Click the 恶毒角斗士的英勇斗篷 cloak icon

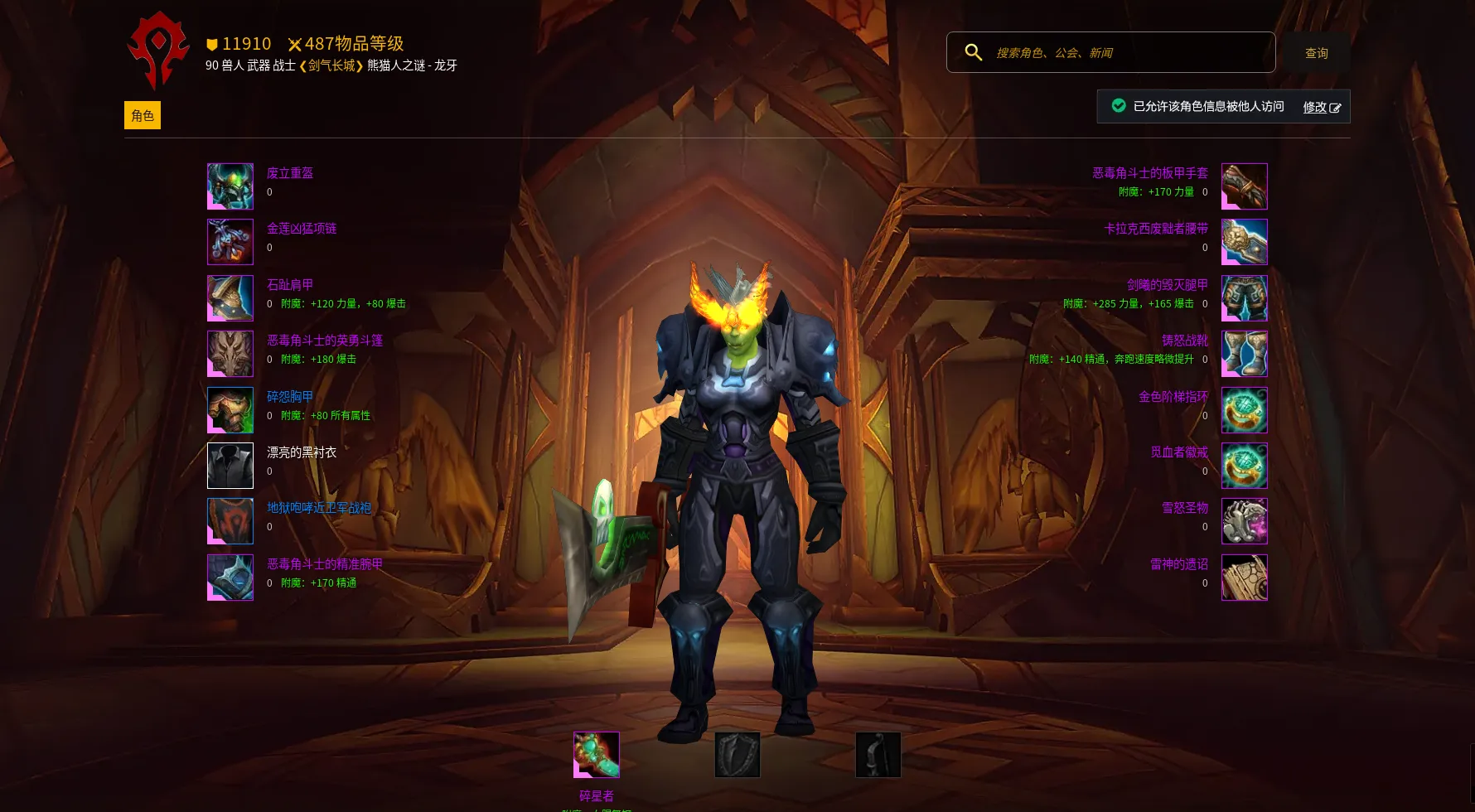pyautogui.click(x=230, y=354)
